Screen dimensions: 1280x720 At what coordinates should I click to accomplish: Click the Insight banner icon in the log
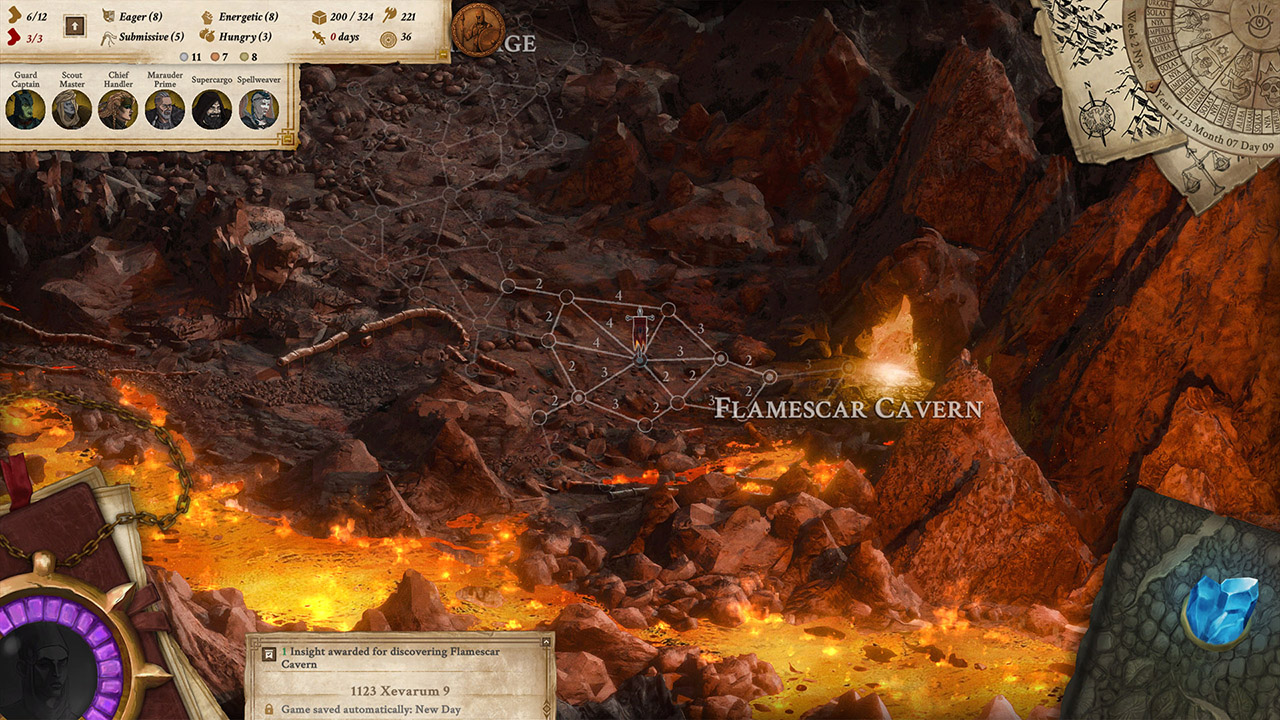(269, 654)
